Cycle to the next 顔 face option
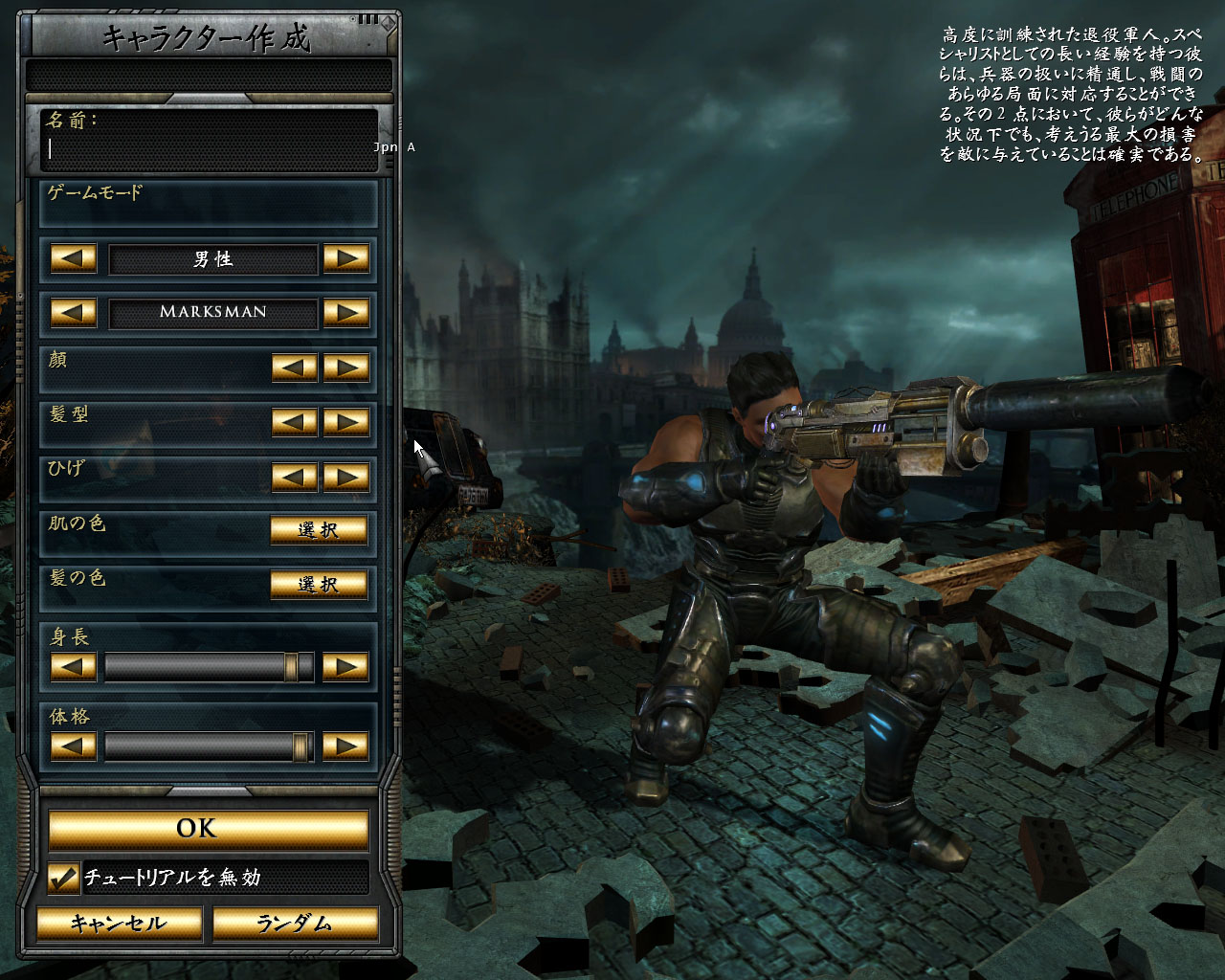Viewport: 1225px width, 980px height. pyautogui.click(x=345, y=367)
